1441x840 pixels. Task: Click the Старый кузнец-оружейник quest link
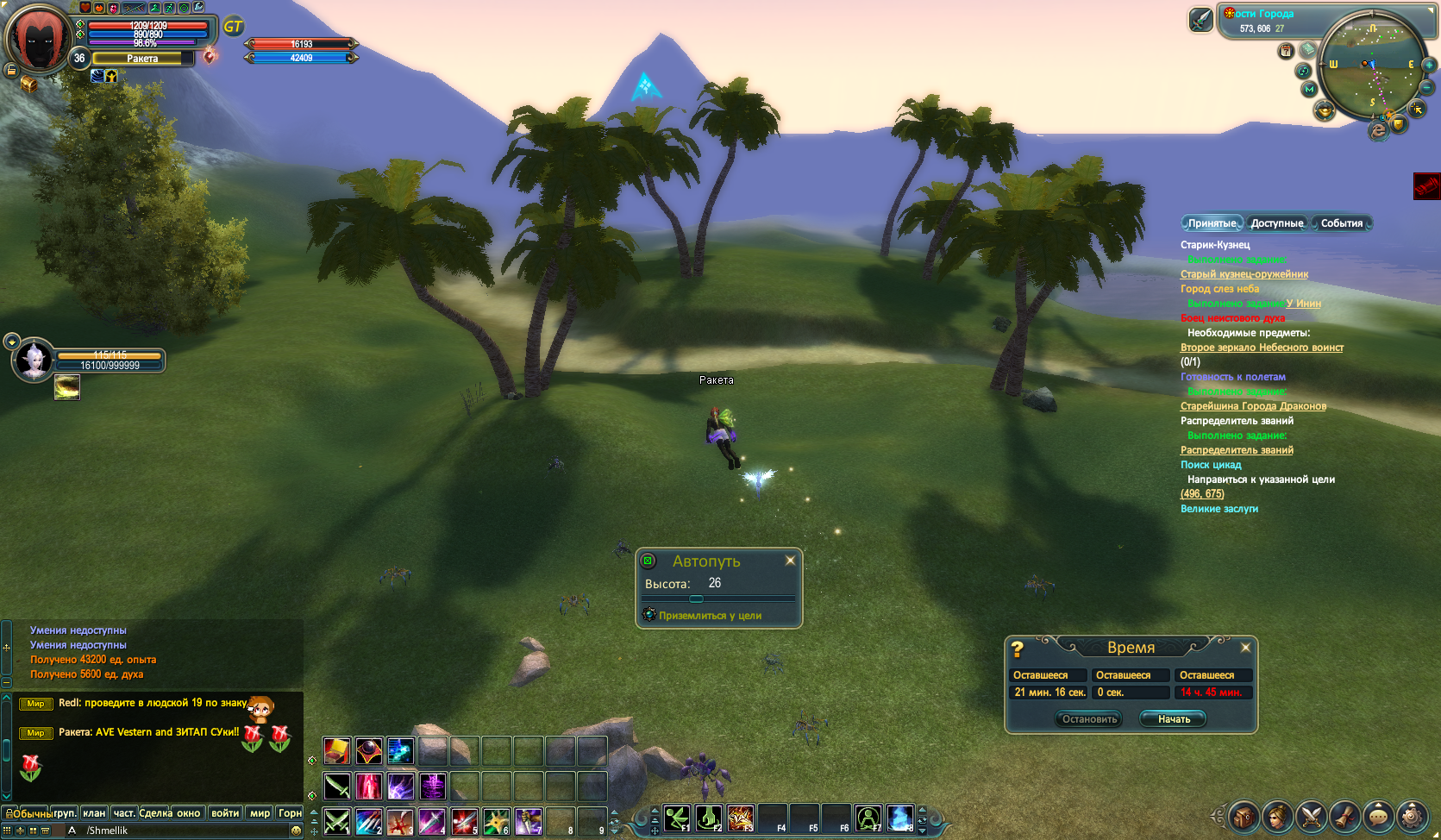[1244, 274]
